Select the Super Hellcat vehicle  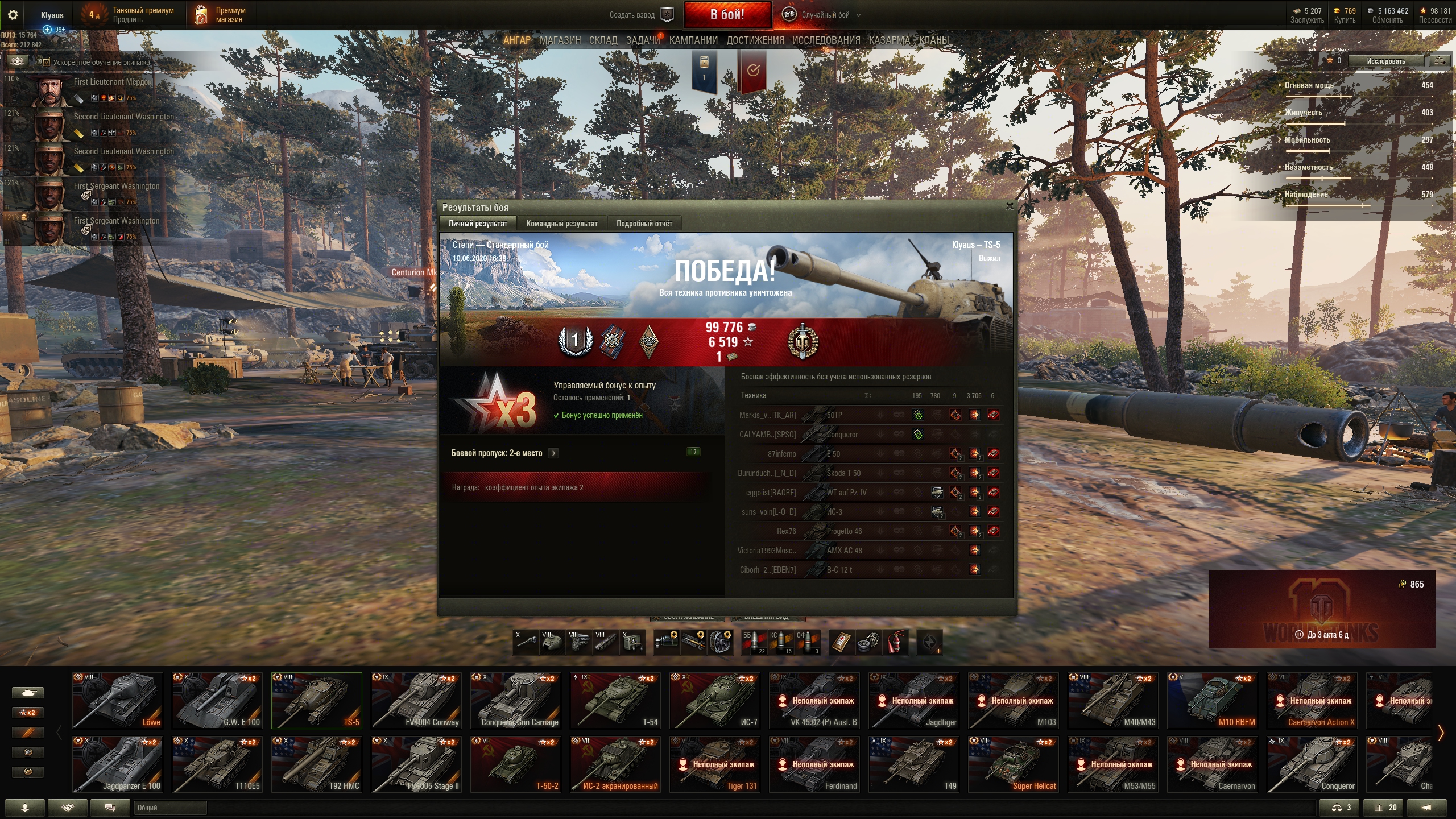[x=1014, y=764]
